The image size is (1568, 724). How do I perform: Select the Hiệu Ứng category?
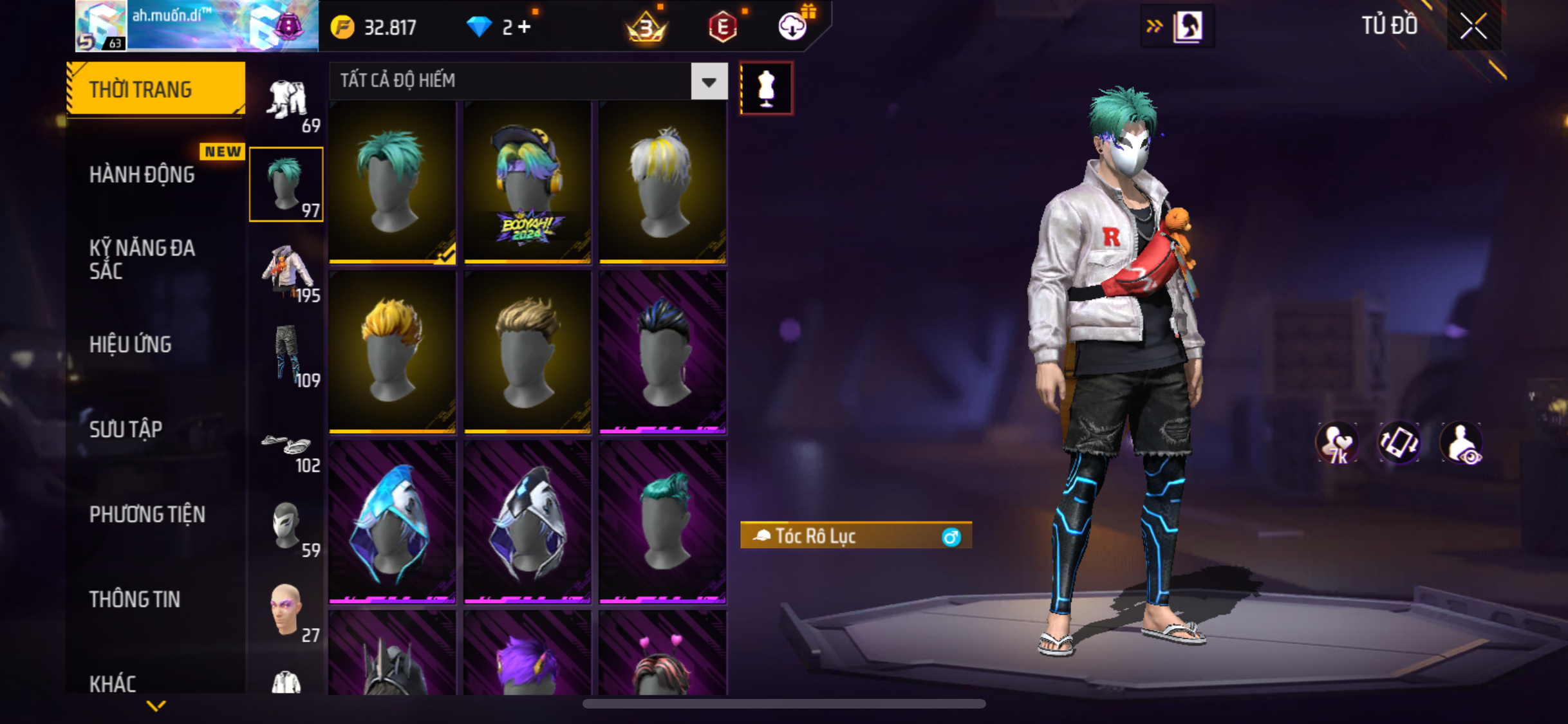[131, 345]
